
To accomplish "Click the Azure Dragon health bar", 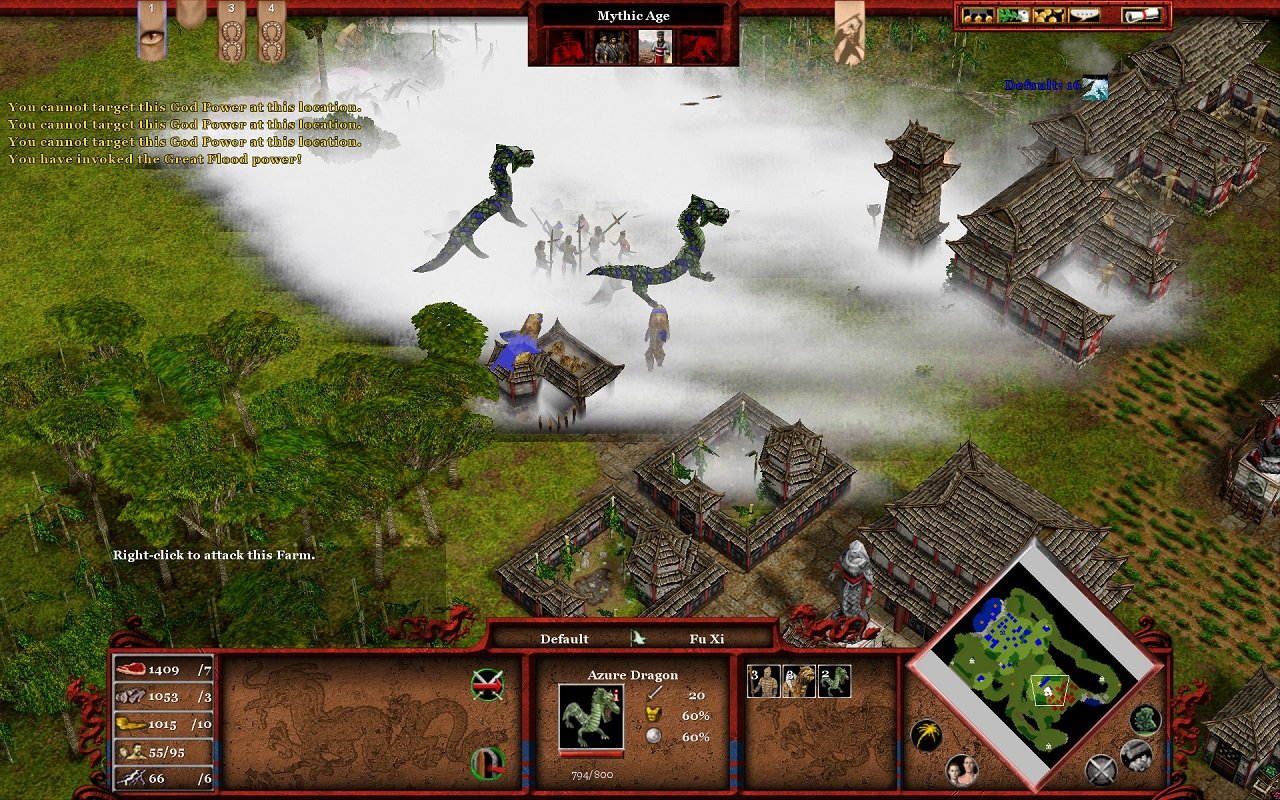I will tap(591, 754).
